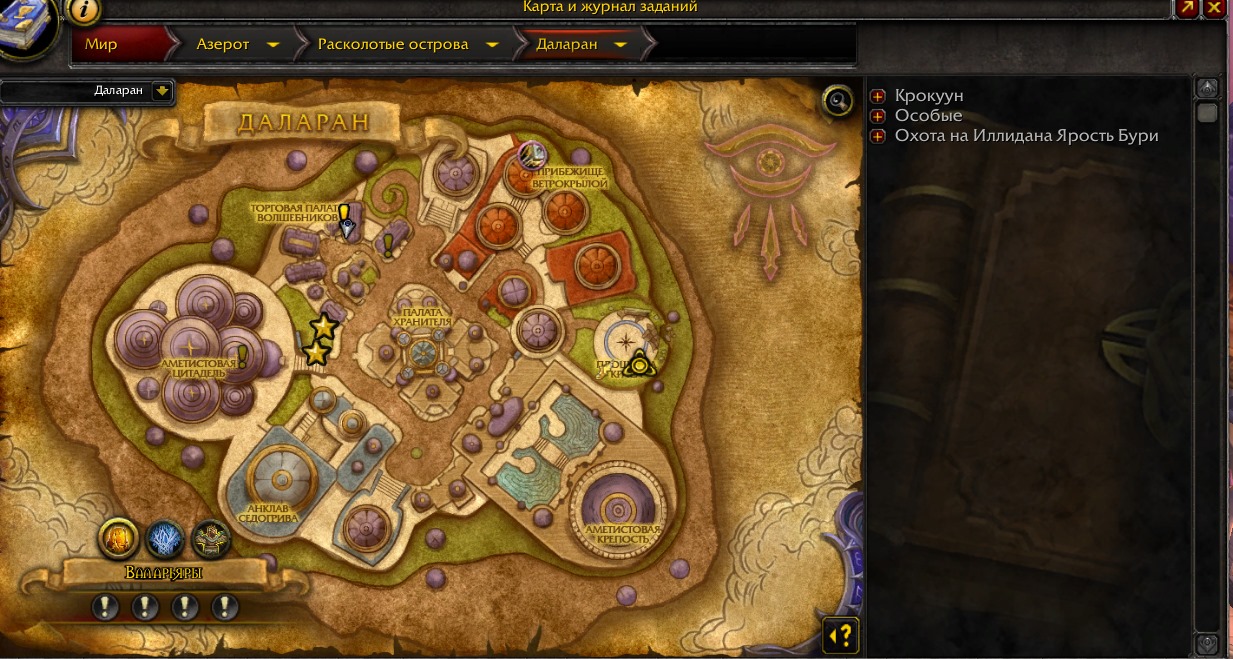Open the magnifier map filter button
The width and height of the screenshot is (1233, 659).
pos(838,100)
